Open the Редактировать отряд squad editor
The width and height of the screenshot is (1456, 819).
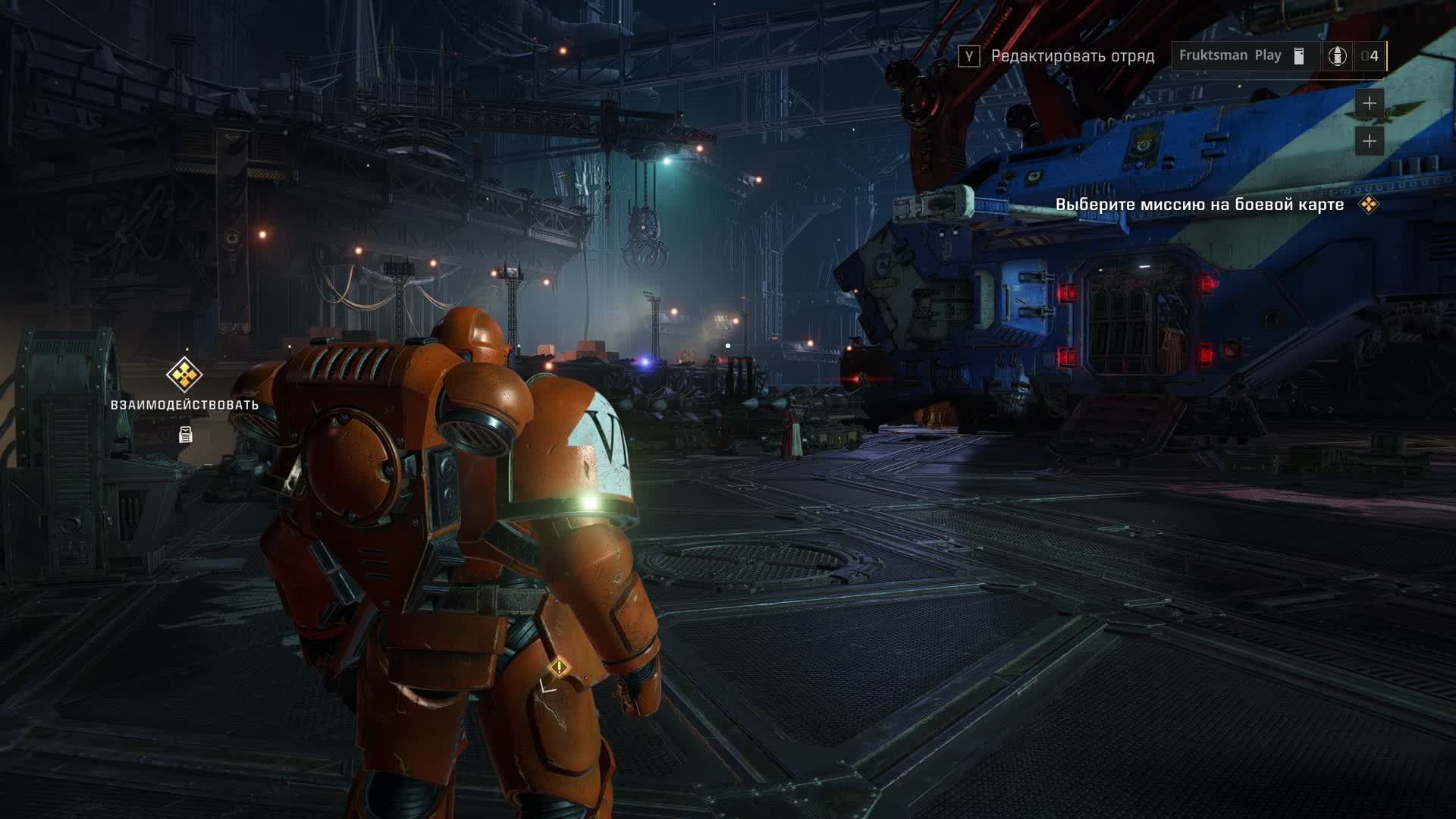[x=1056, y=56]
